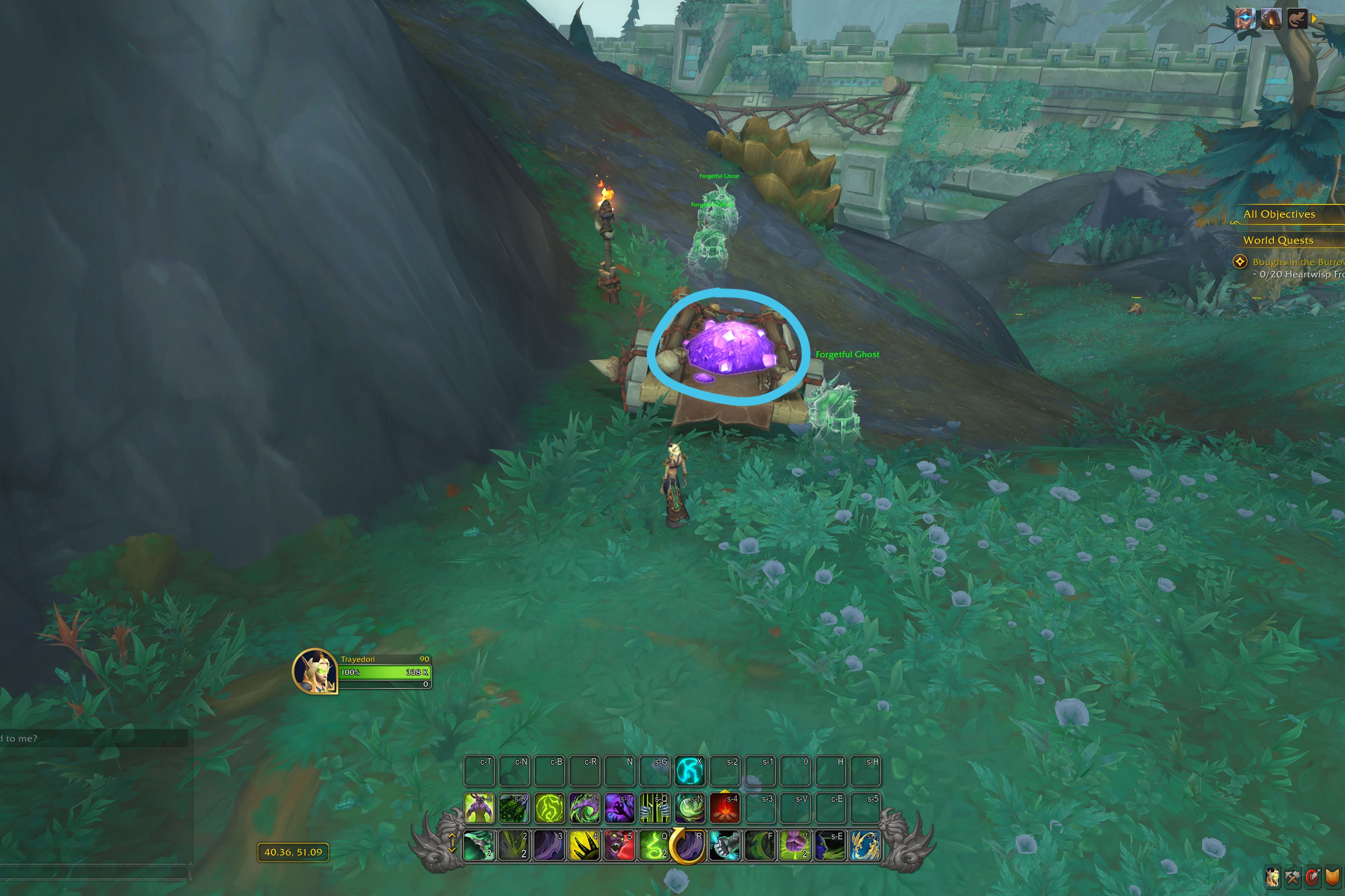Viewport: 1345px width, 896px height.
Task: Click Trayedori's player portrait
Action: (314, 671)
